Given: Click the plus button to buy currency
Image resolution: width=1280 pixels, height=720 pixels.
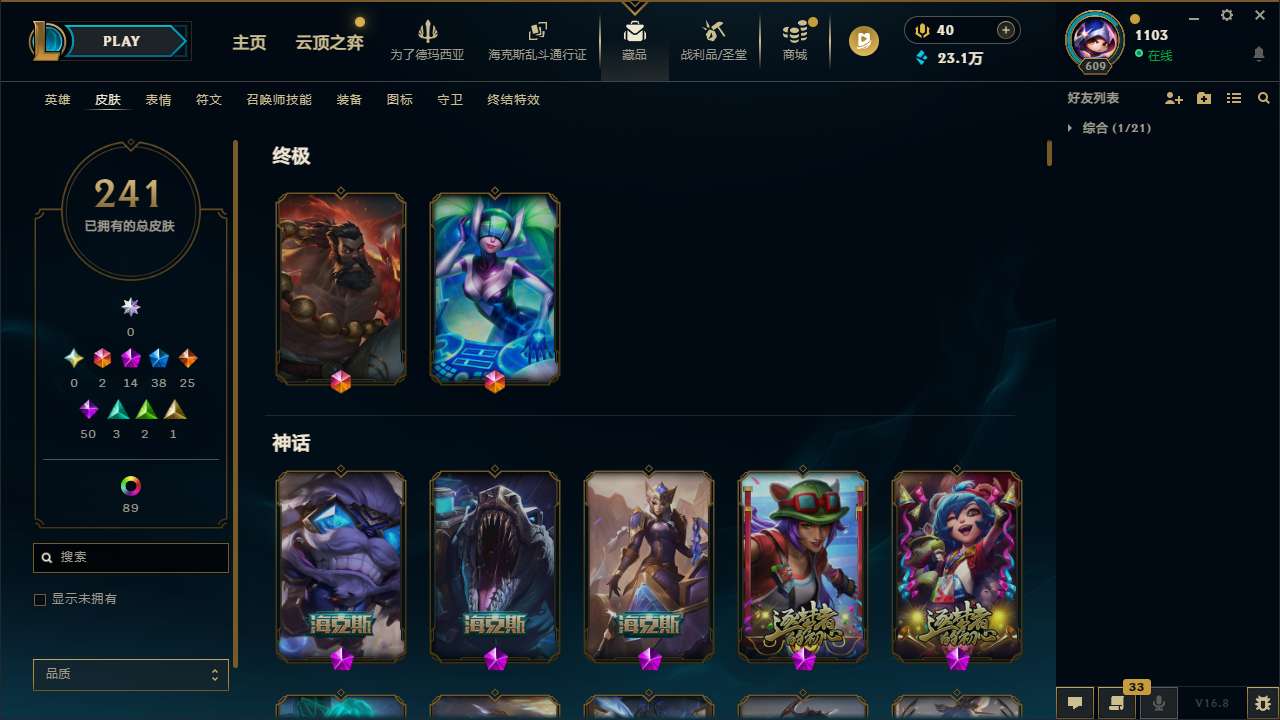Looking at the screenshot, I should tap(1004, 30).
